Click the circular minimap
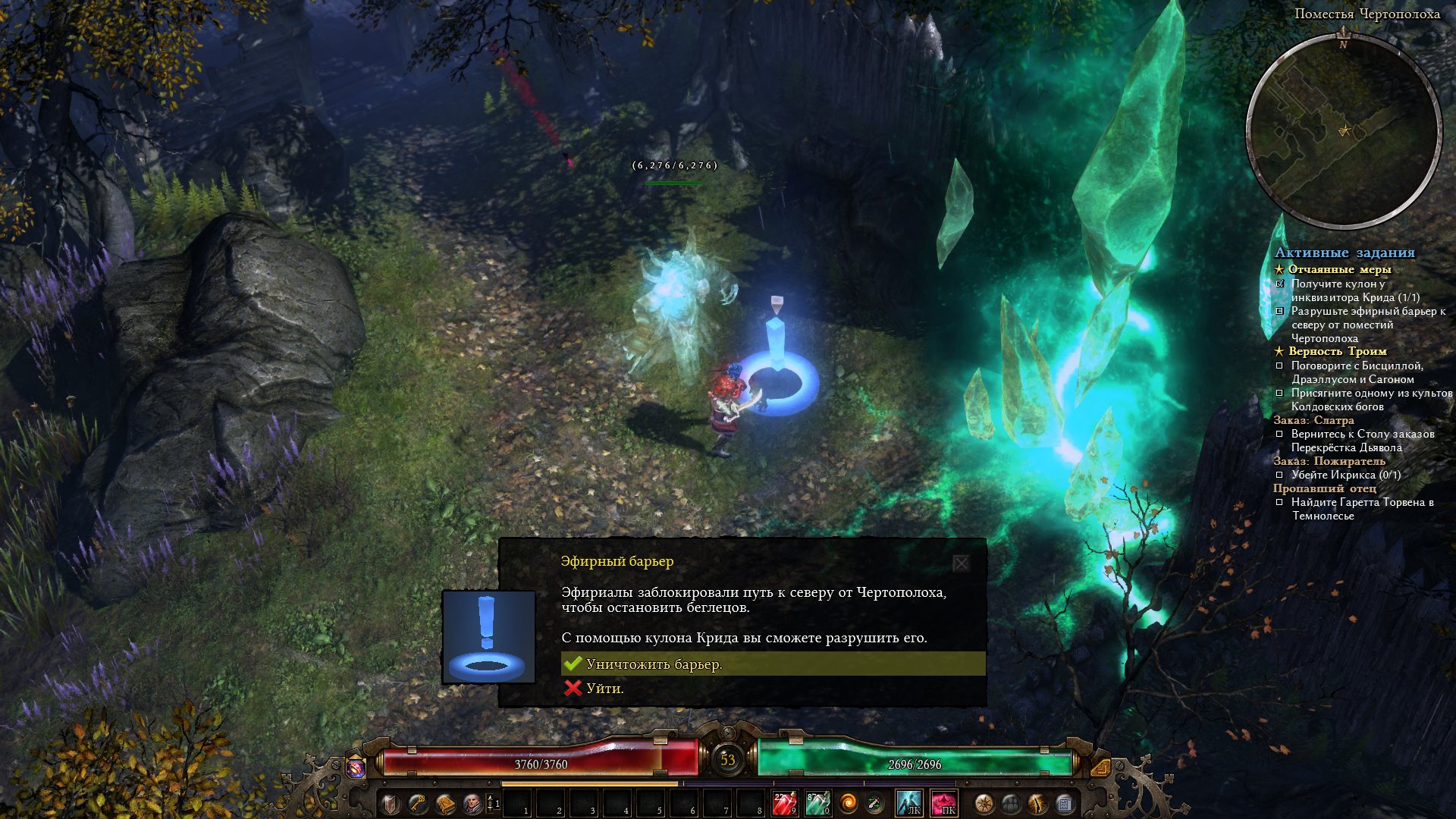Image resolution: width=1456 pixels, height=819 pixels. [1343, 131]
